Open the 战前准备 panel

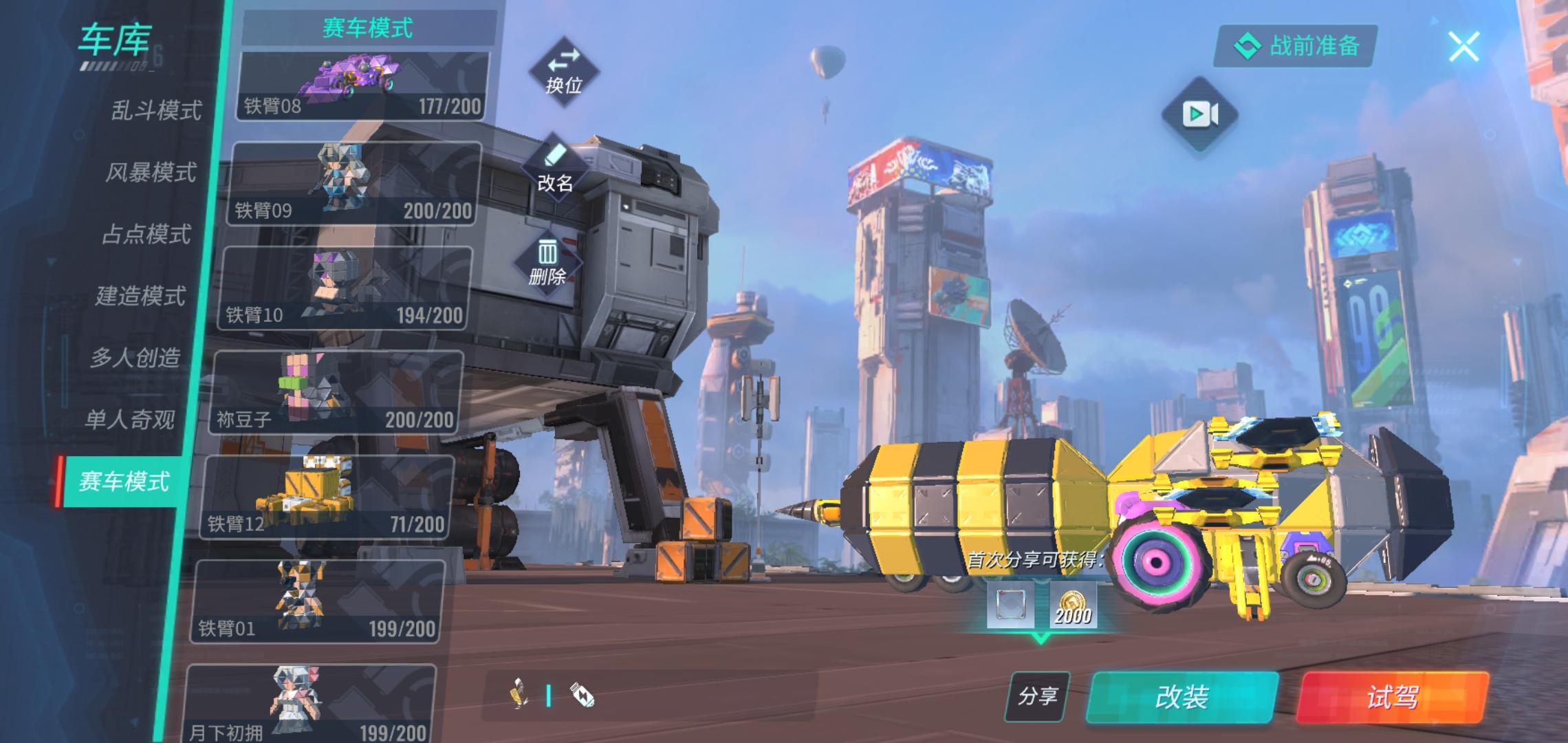click(x=1296, y=46)
